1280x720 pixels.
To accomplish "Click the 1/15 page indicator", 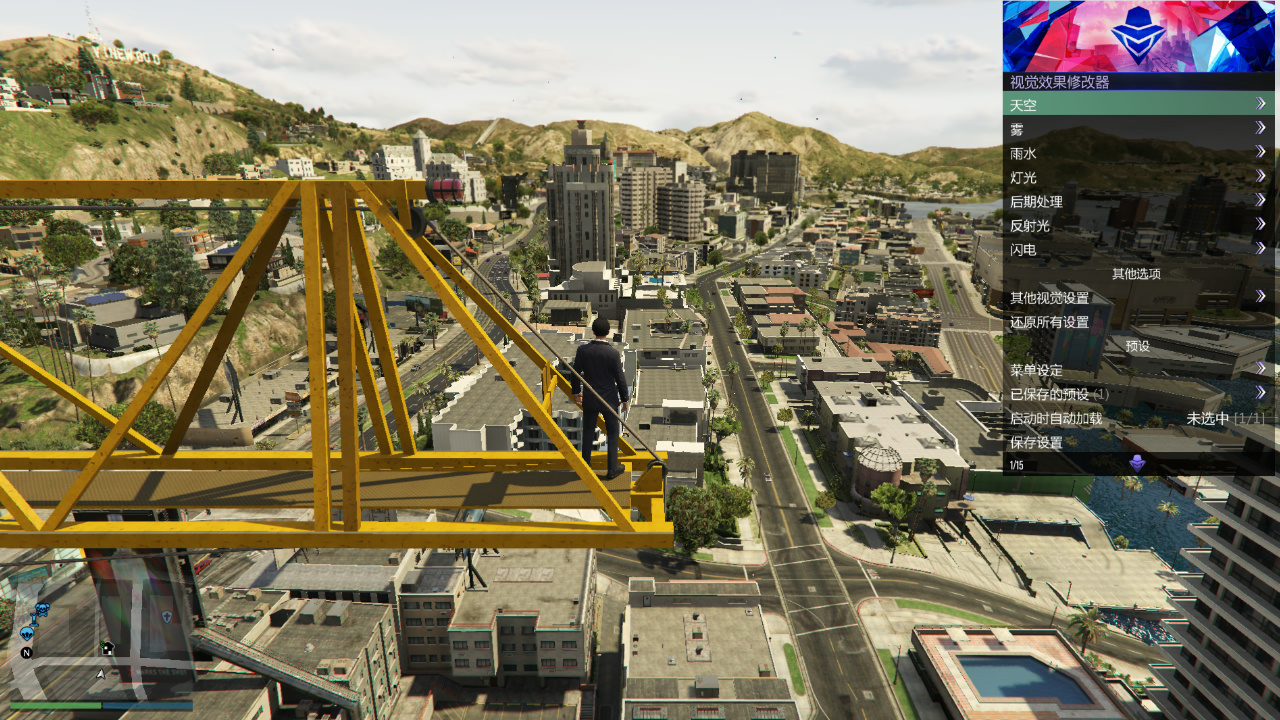I will click(x=1015, y=465).
